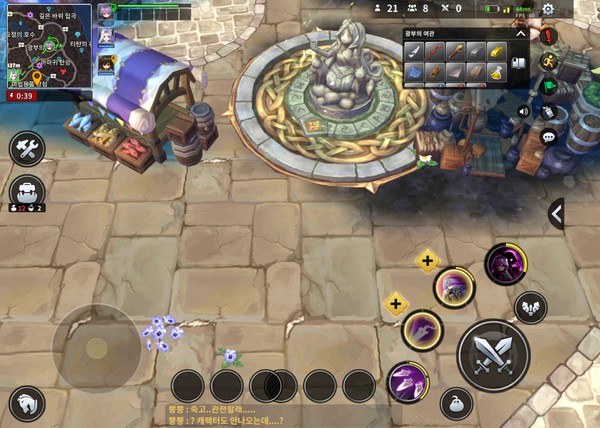
Task: Open the settings gear menu
Action: click(x=548, y=9)
